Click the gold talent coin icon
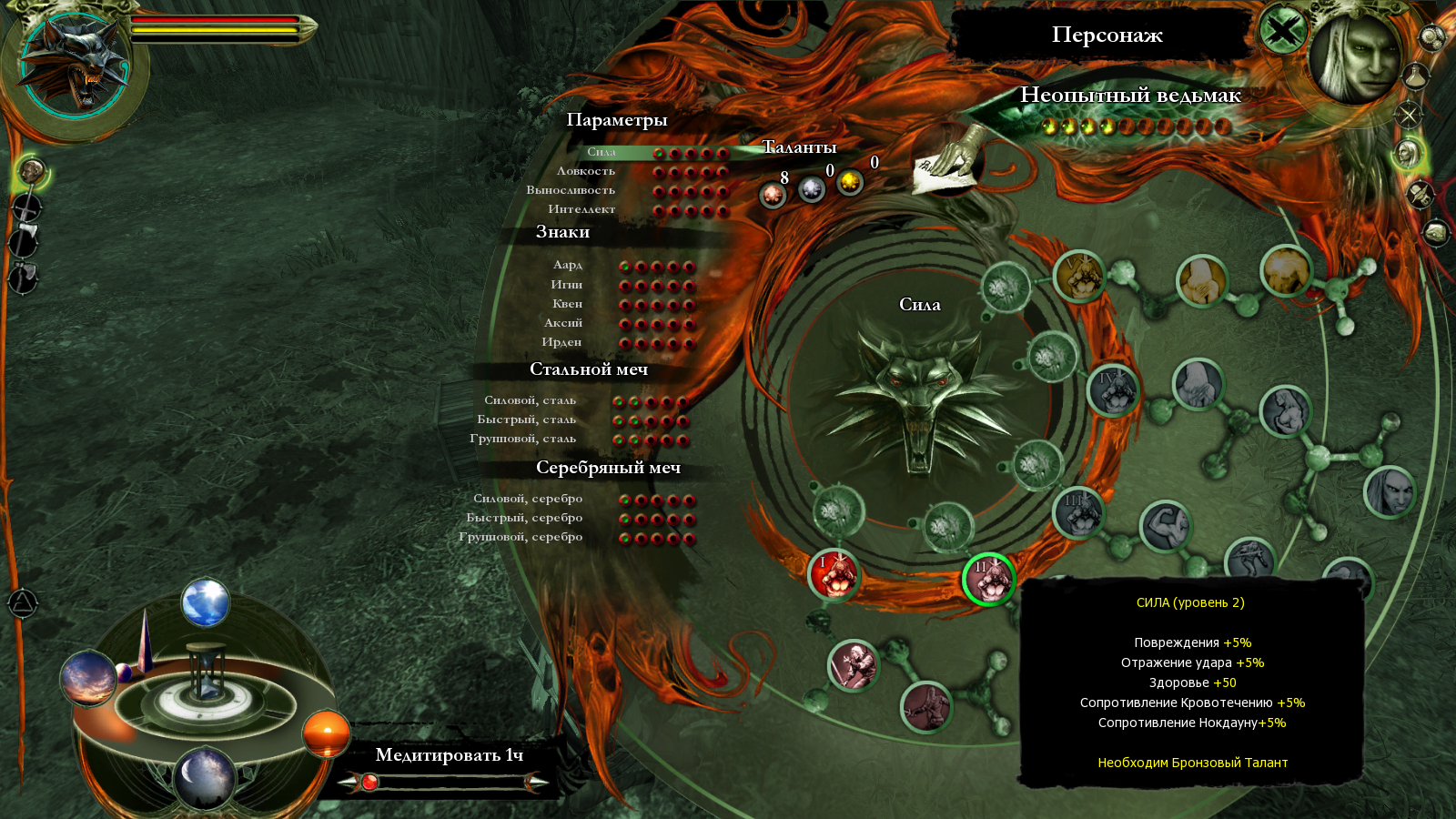 tap(850, 183)
